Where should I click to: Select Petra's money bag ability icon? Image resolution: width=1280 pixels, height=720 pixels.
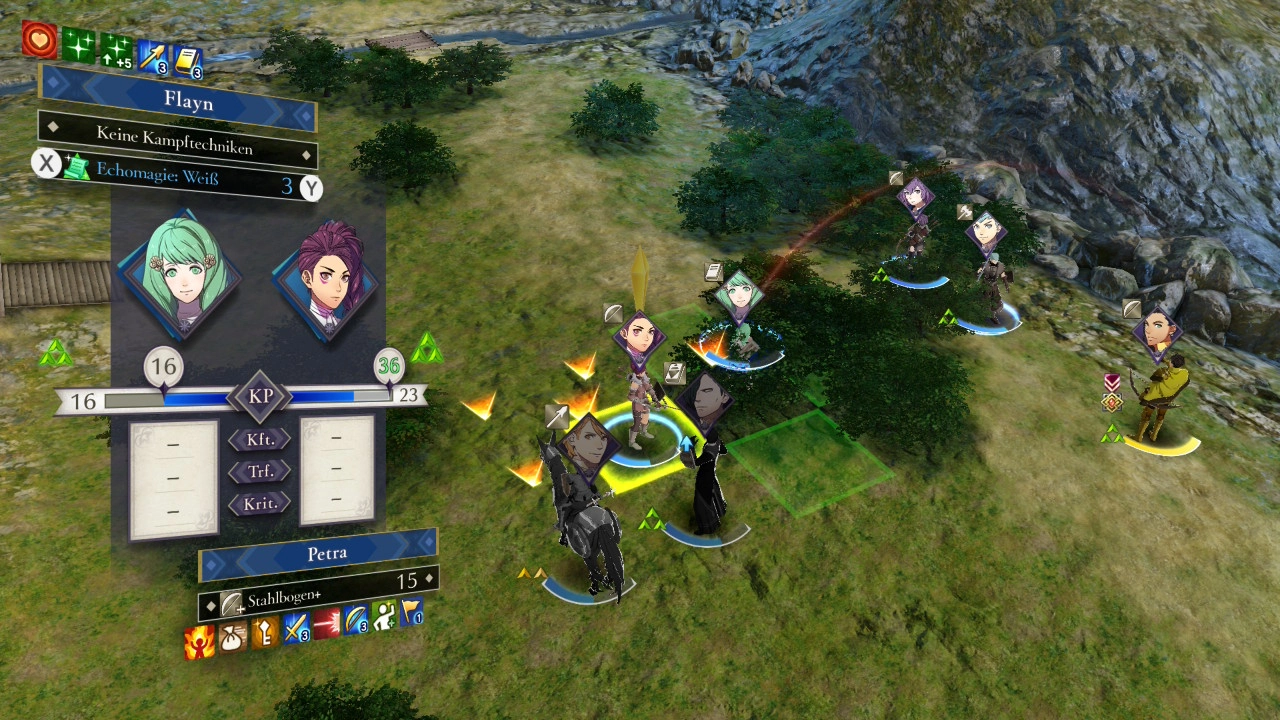(232, 637)
